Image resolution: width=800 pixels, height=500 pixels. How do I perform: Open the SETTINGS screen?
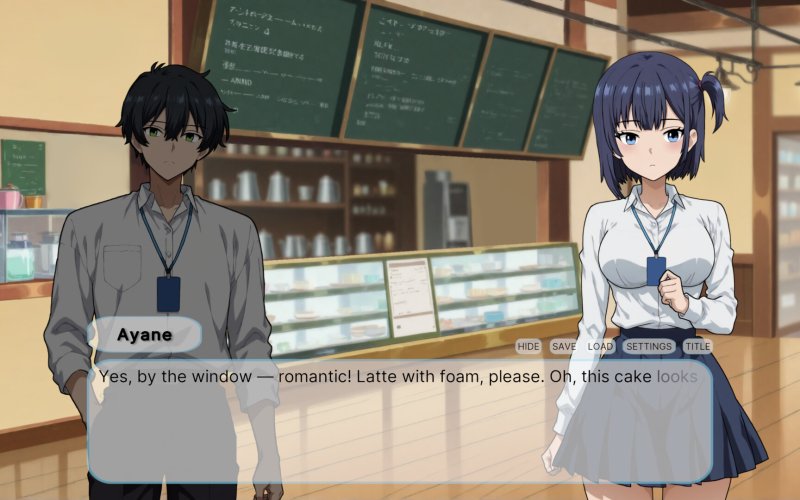(x=648, y=346)
